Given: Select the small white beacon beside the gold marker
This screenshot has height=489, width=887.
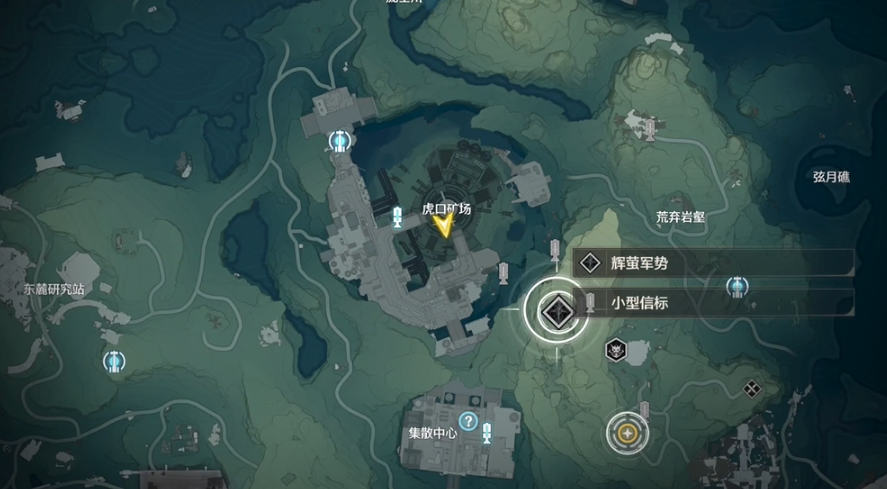Looking at the screenshot, I should pyautogui.click(x=645, y=408).
